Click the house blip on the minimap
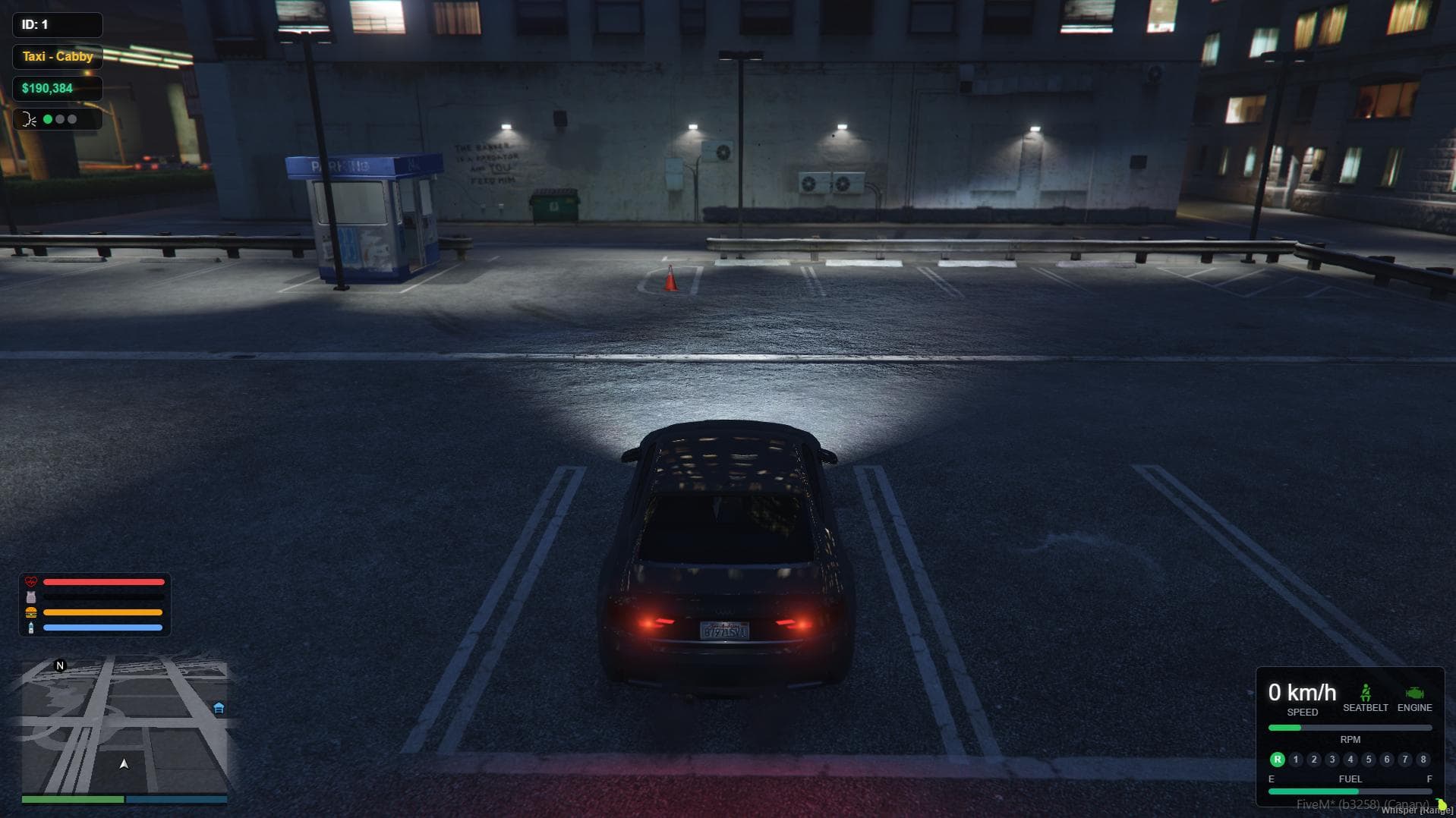The width and height of the screenshot is (1456, 818). pos(218,707)
